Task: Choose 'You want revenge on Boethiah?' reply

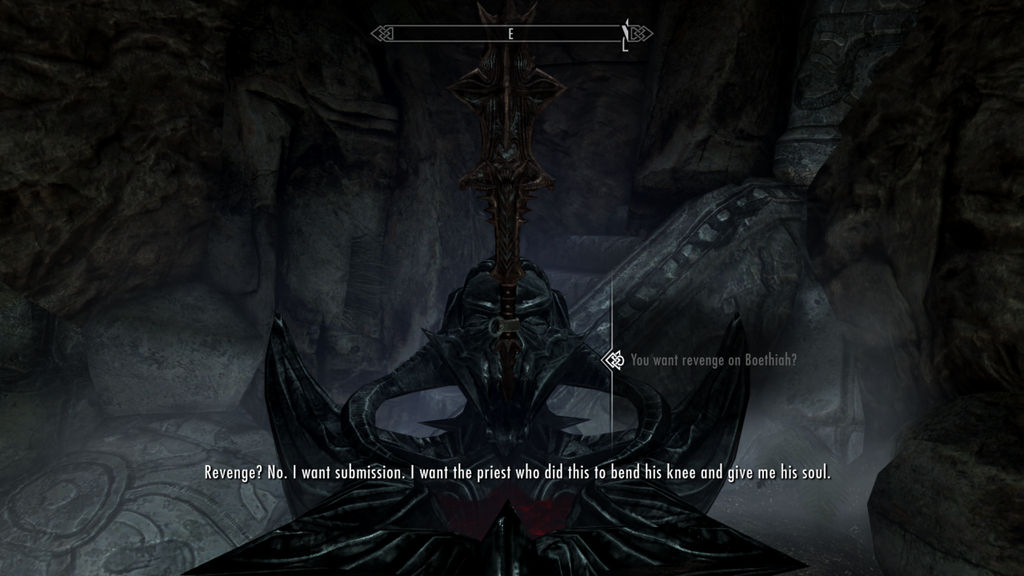Action: coord(713,359)
